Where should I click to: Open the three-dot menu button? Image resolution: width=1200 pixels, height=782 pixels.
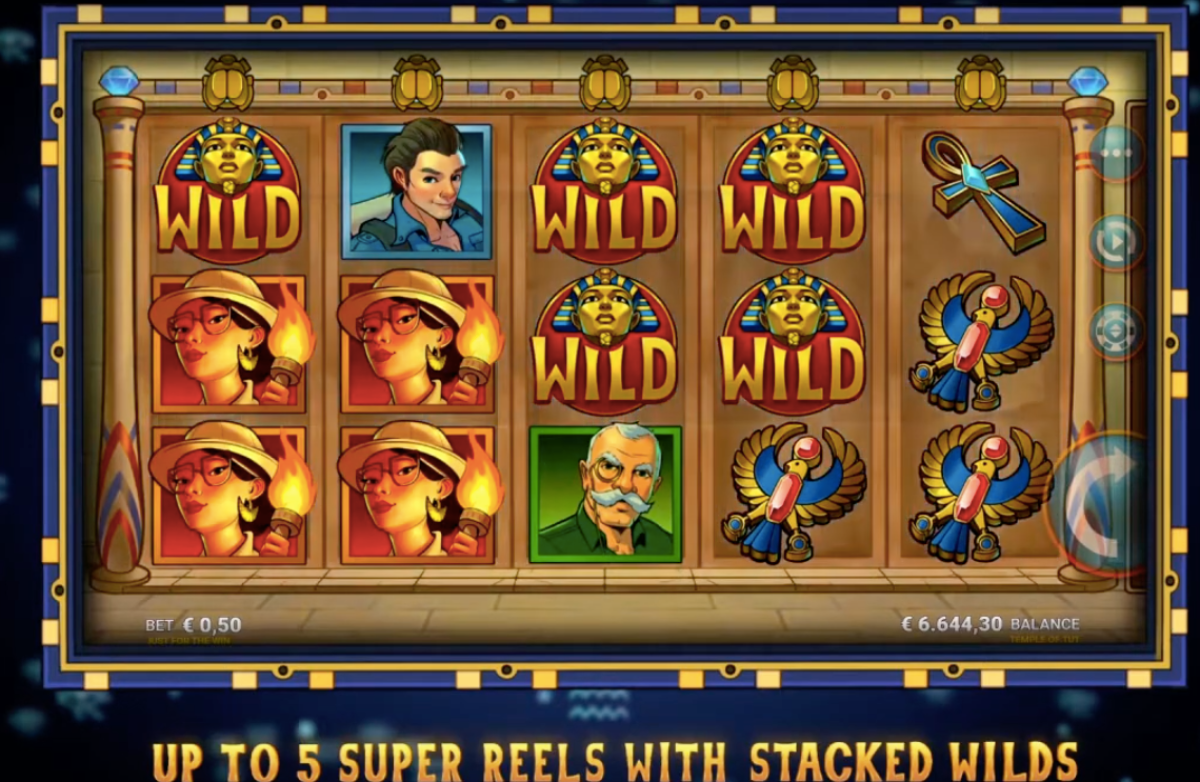pos(1115,154)
